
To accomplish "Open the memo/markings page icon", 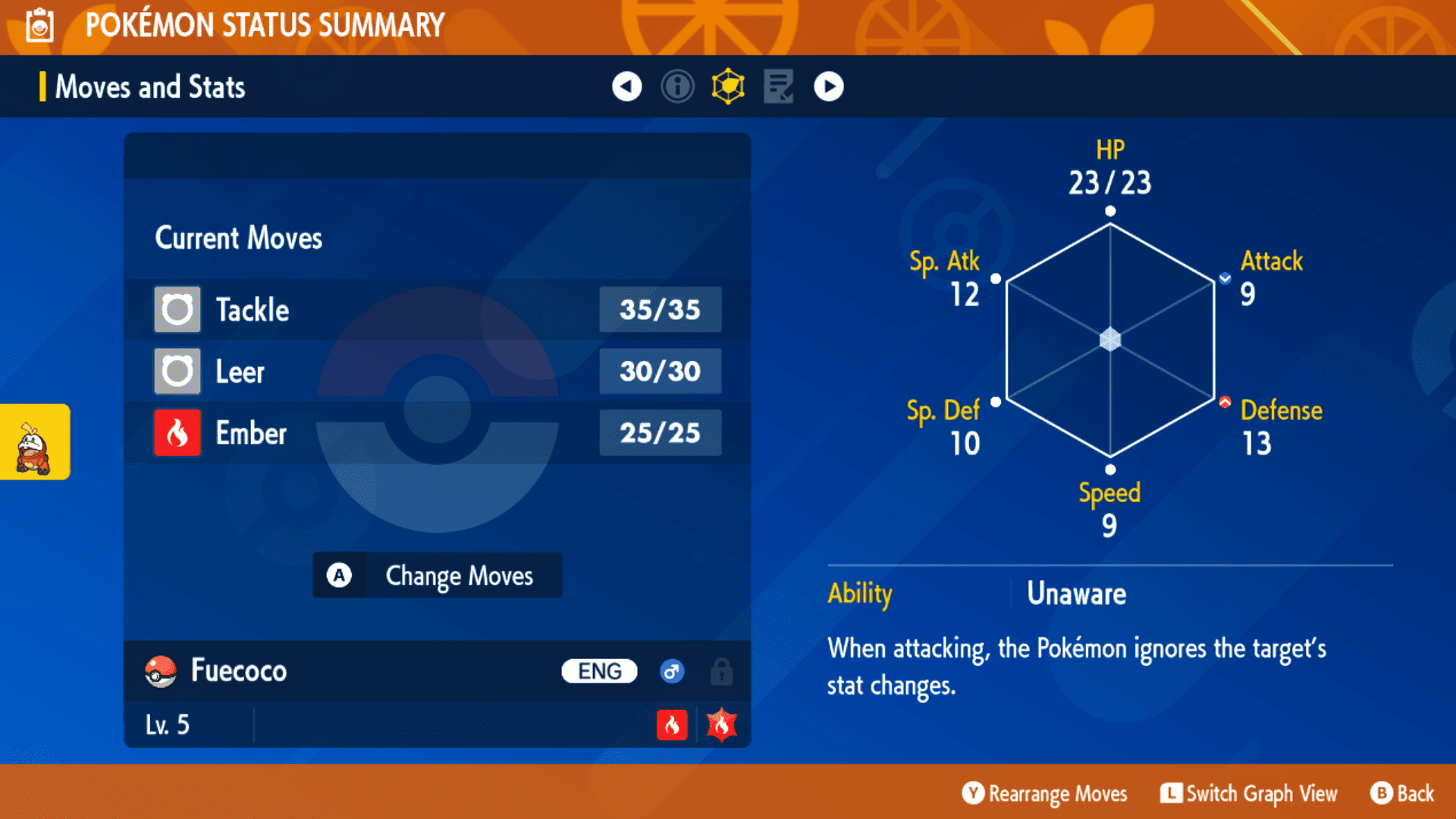I will (778, 86).
